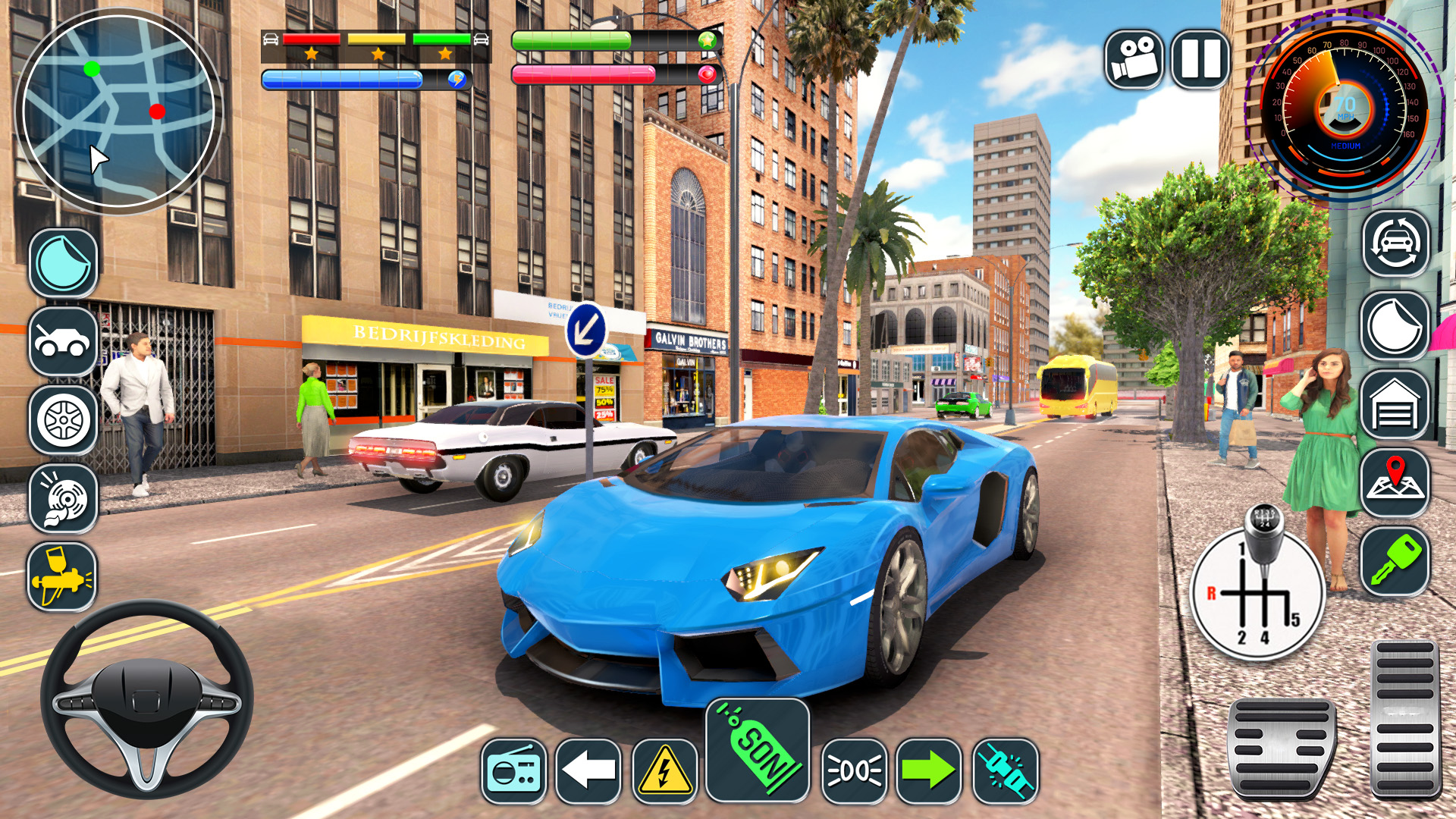Screen dimensions: 1456x819
Task: Tap the teal sticker button
Action: click(64, 262)
